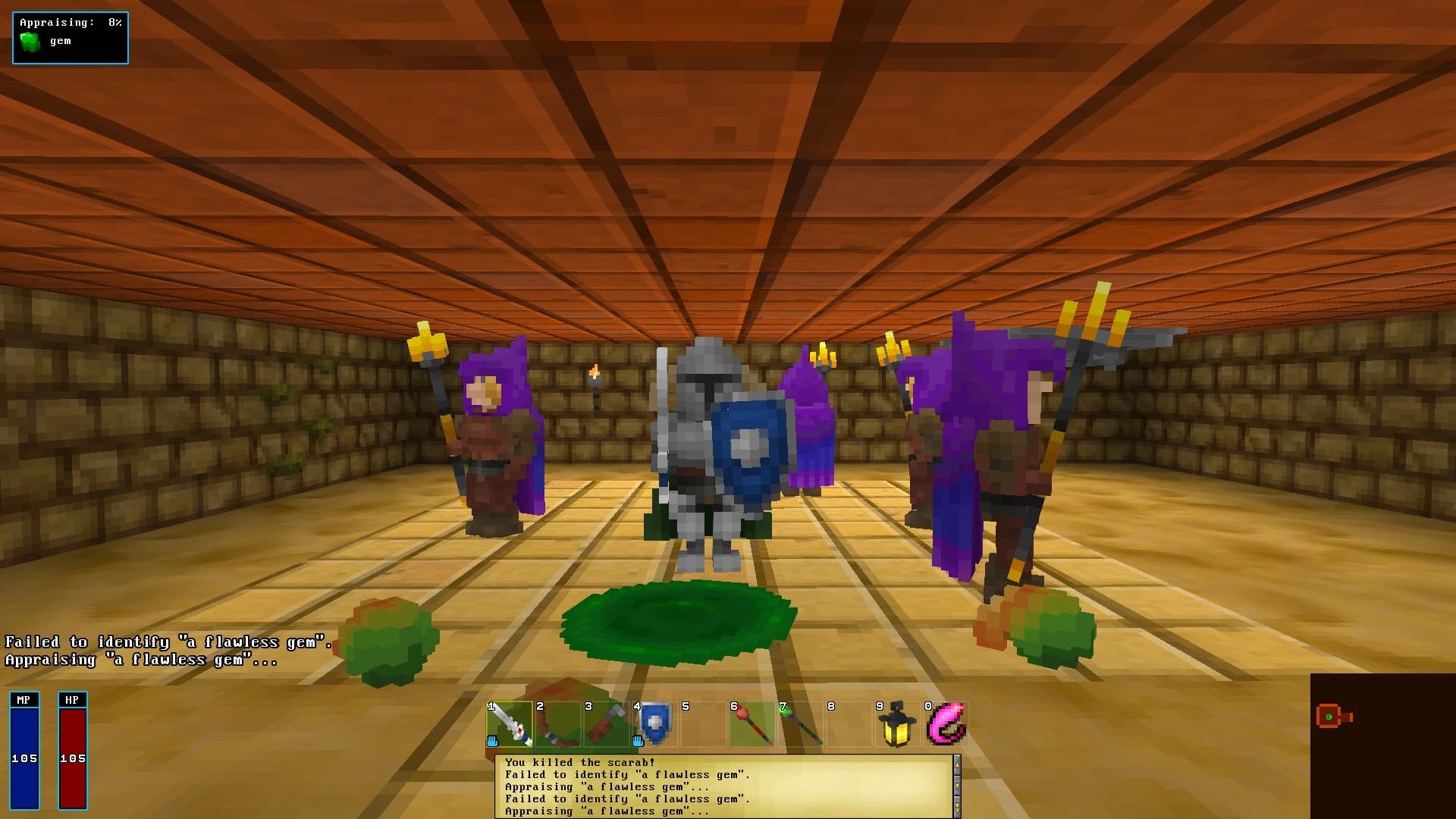Image resolution: width=1456 pixels, height=819 pixels.
Task: Select the pink whip in hotbar slot 0
Action: tap(948, 722)
